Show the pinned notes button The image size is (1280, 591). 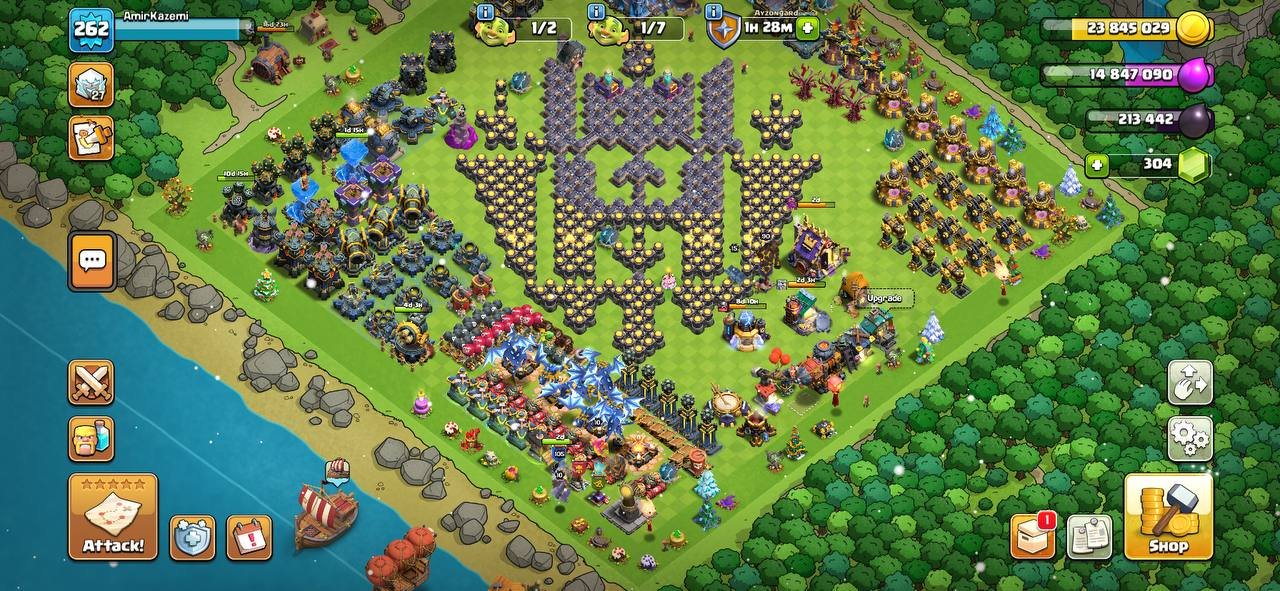click(x=1089, y=536)
